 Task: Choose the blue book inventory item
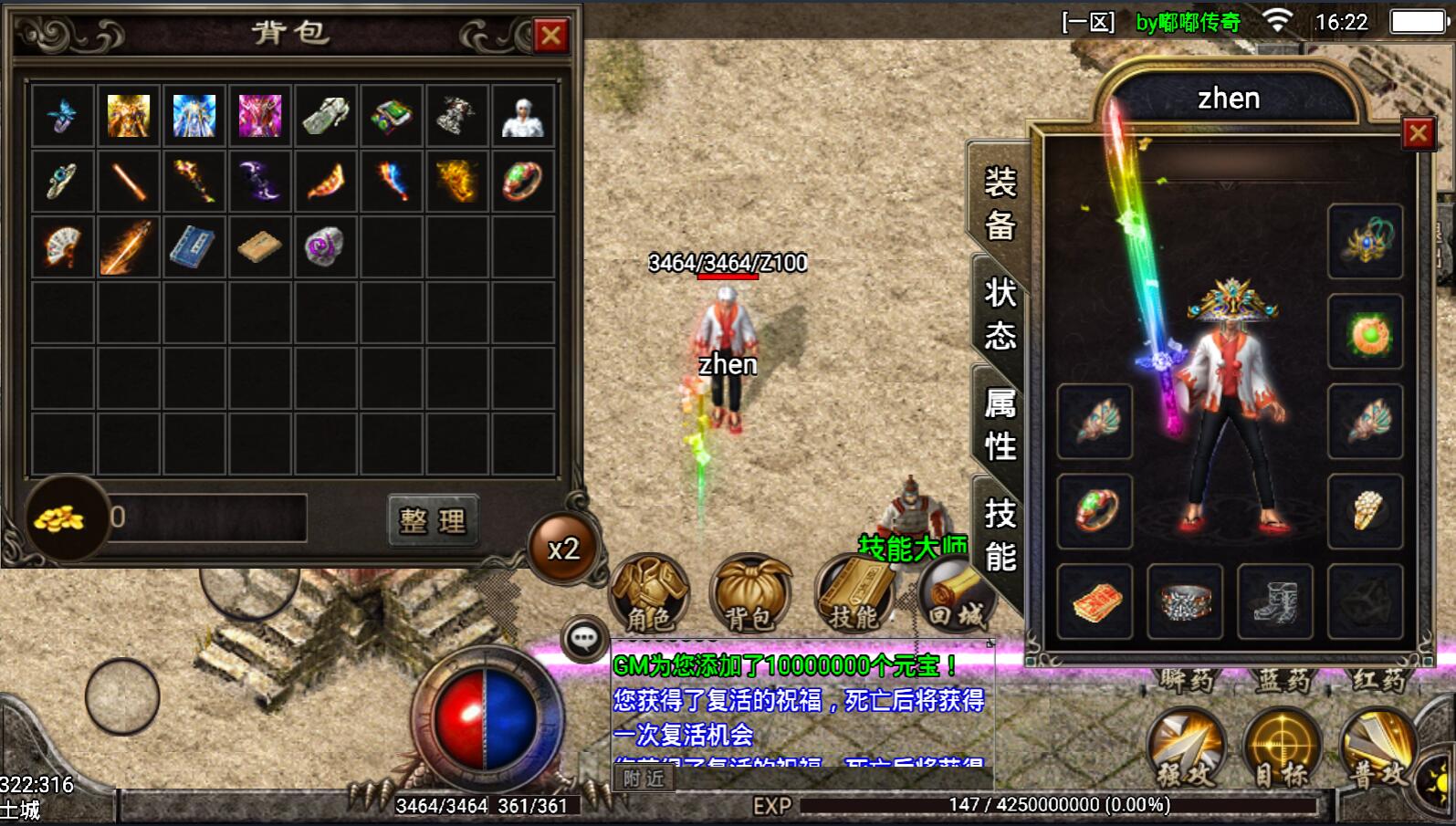194,247
